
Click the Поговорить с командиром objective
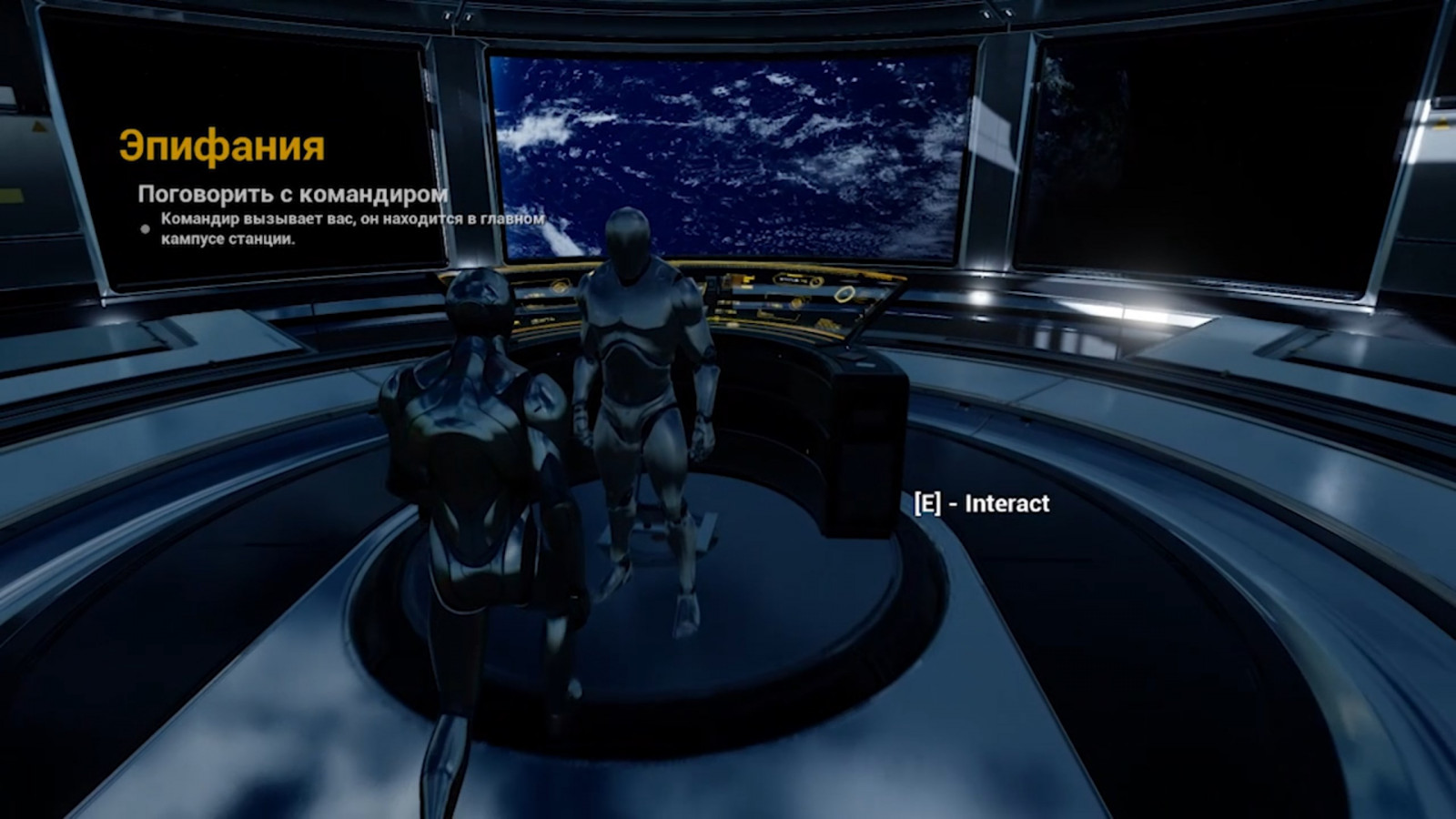click(292, 194)
